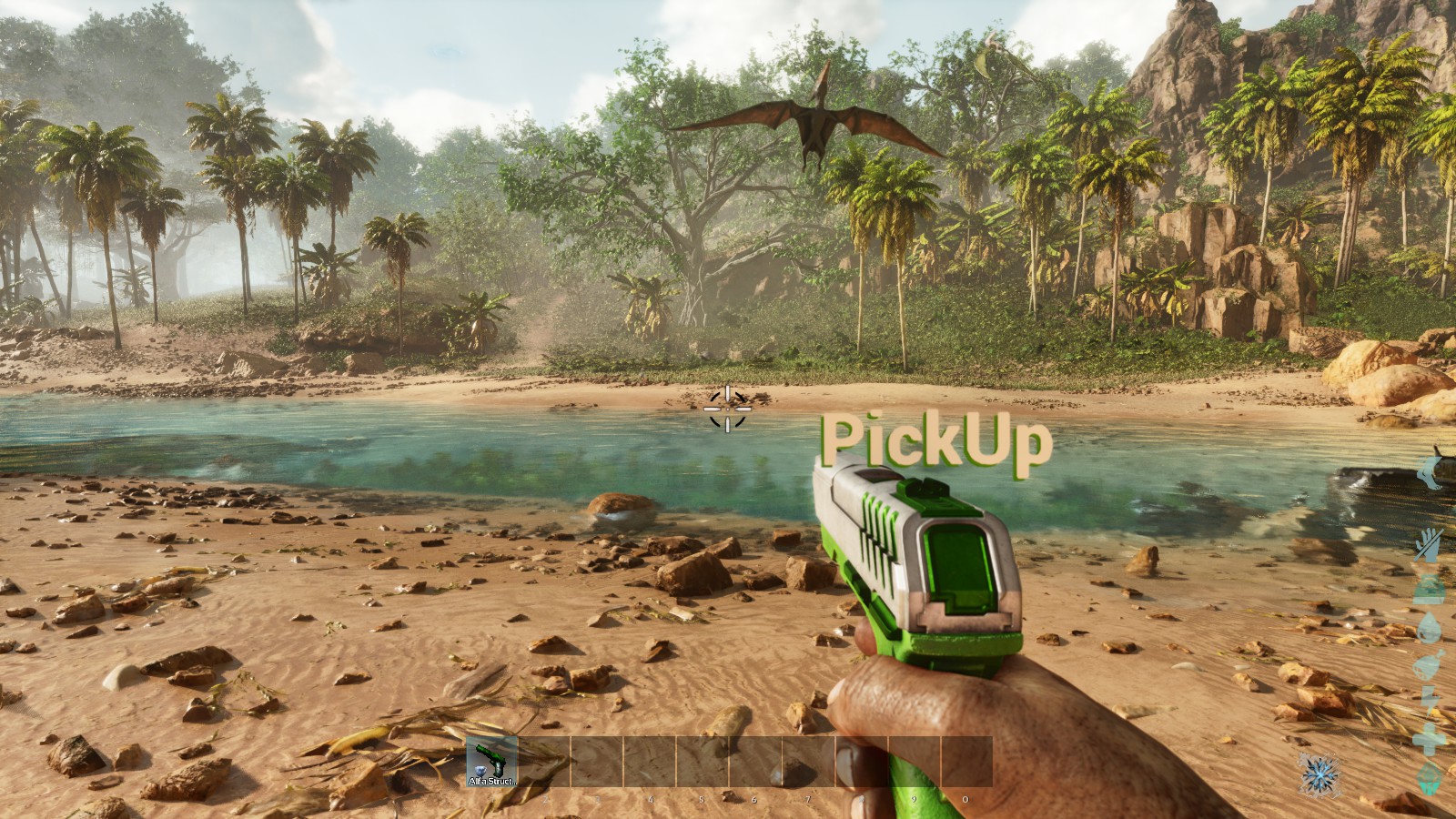The image size is (1456, 819).
Task: Click the snowflake buff icon
Action: pos(1319,773)
